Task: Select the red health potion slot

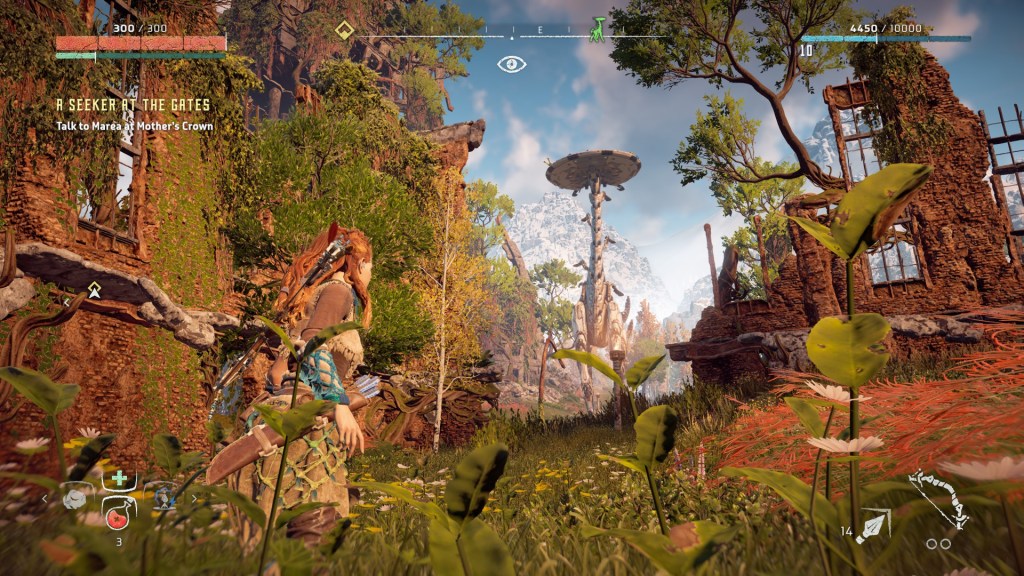Action: 118,516
